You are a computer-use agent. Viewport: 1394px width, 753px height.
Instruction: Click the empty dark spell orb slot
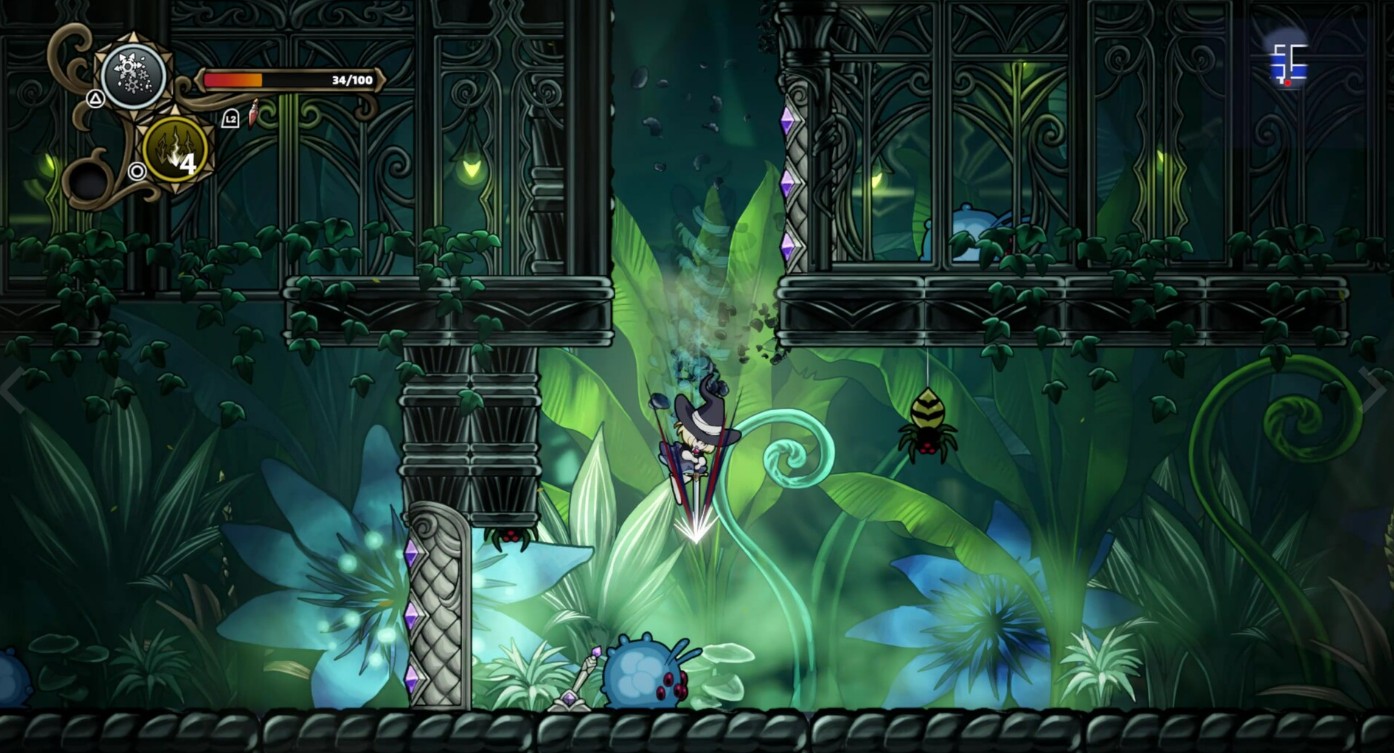pos(89,182)
